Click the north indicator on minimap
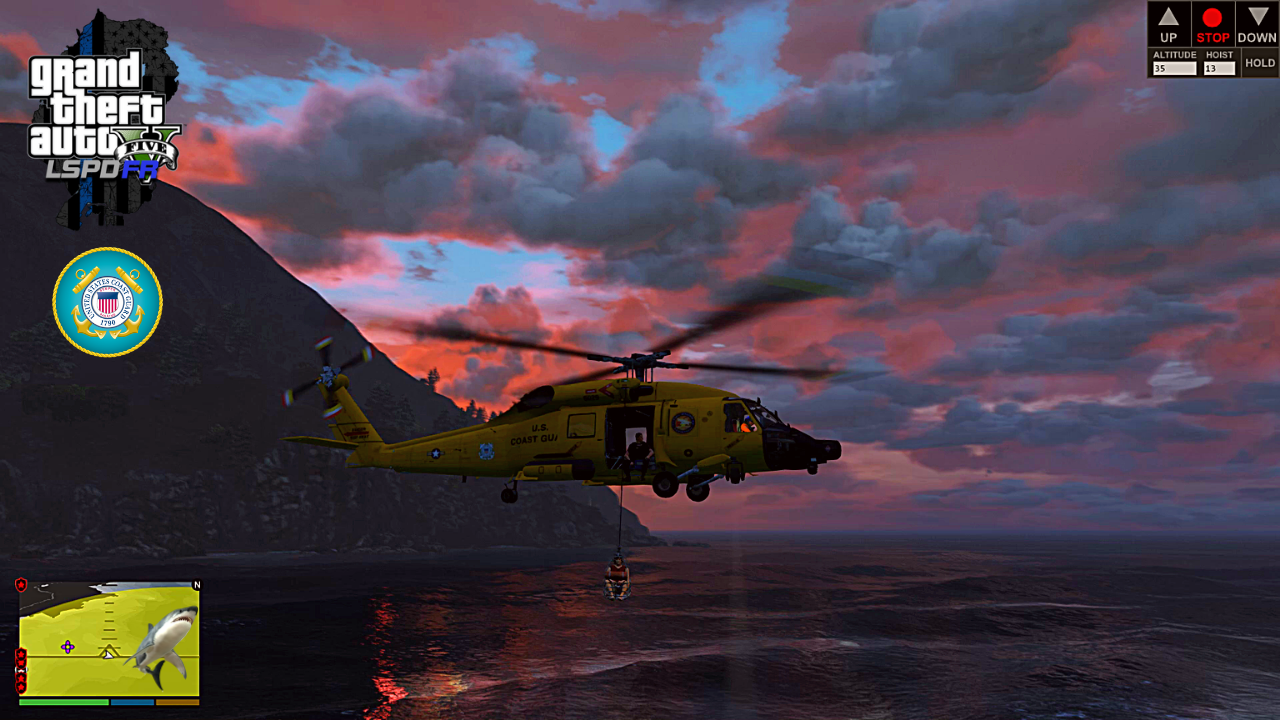Image resolution: width=1280 pixels, height=720 pixels. (197, 585)
